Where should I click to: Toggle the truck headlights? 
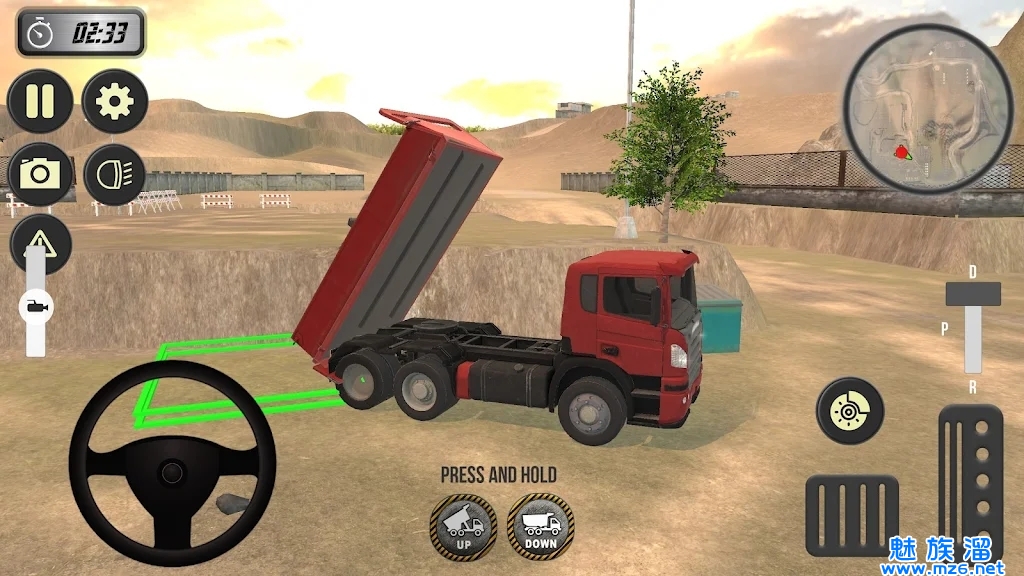click(115, 174)
